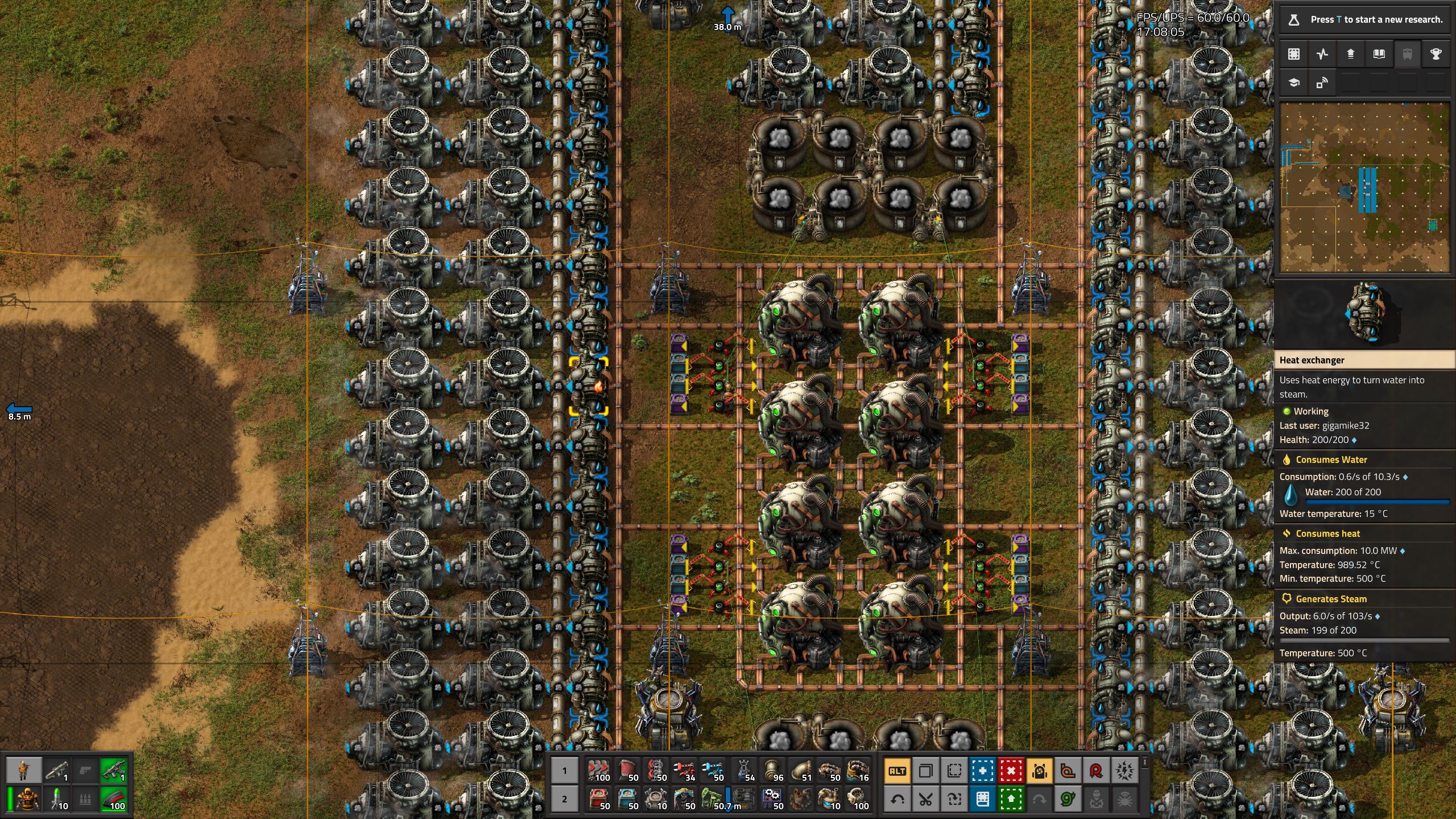Open the in-game encyclopedia book

coord(1378,54)
